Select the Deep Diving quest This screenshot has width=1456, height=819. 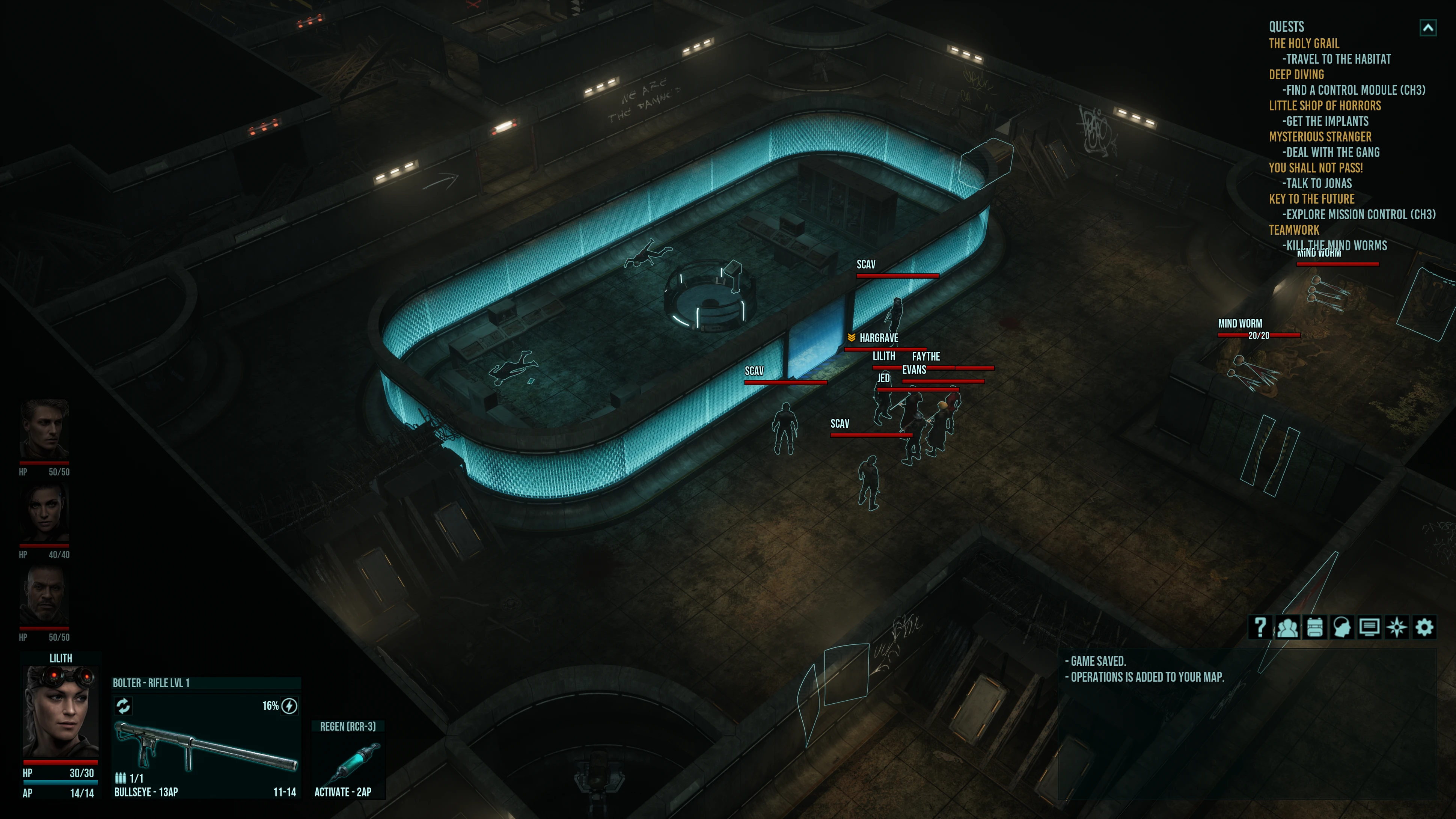(1296, 75)
